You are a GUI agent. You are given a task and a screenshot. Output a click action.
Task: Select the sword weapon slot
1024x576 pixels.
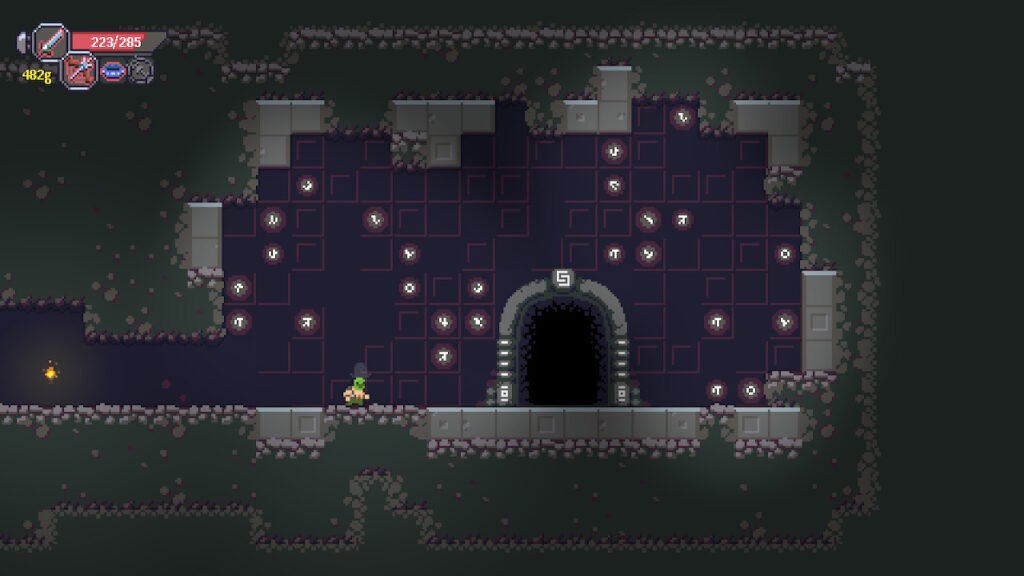tap(50, 42)
